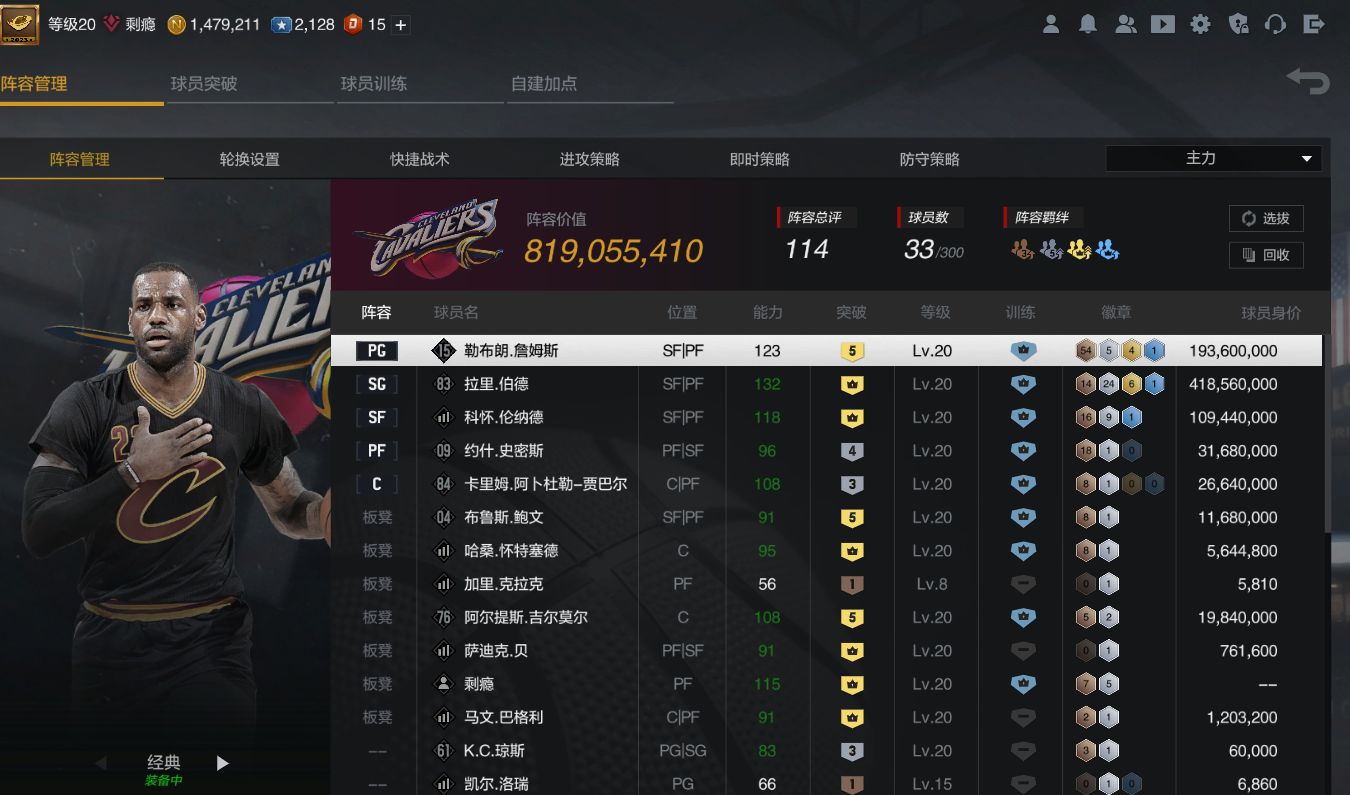Screen dimensions: 1350x795
Task: Switch to the 防守策略 sub-tab
Action: pyautogui.click(x=927, y=158)
